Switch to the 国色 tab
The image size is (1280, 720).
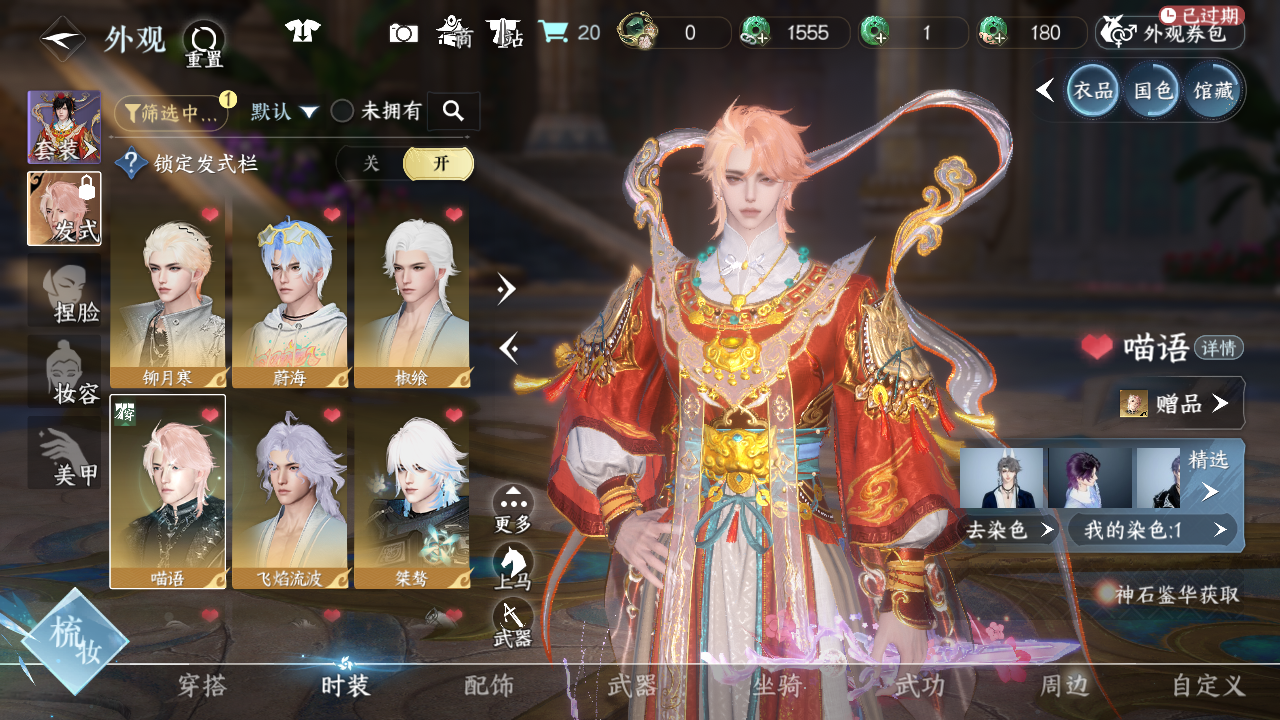point(1152,91)
